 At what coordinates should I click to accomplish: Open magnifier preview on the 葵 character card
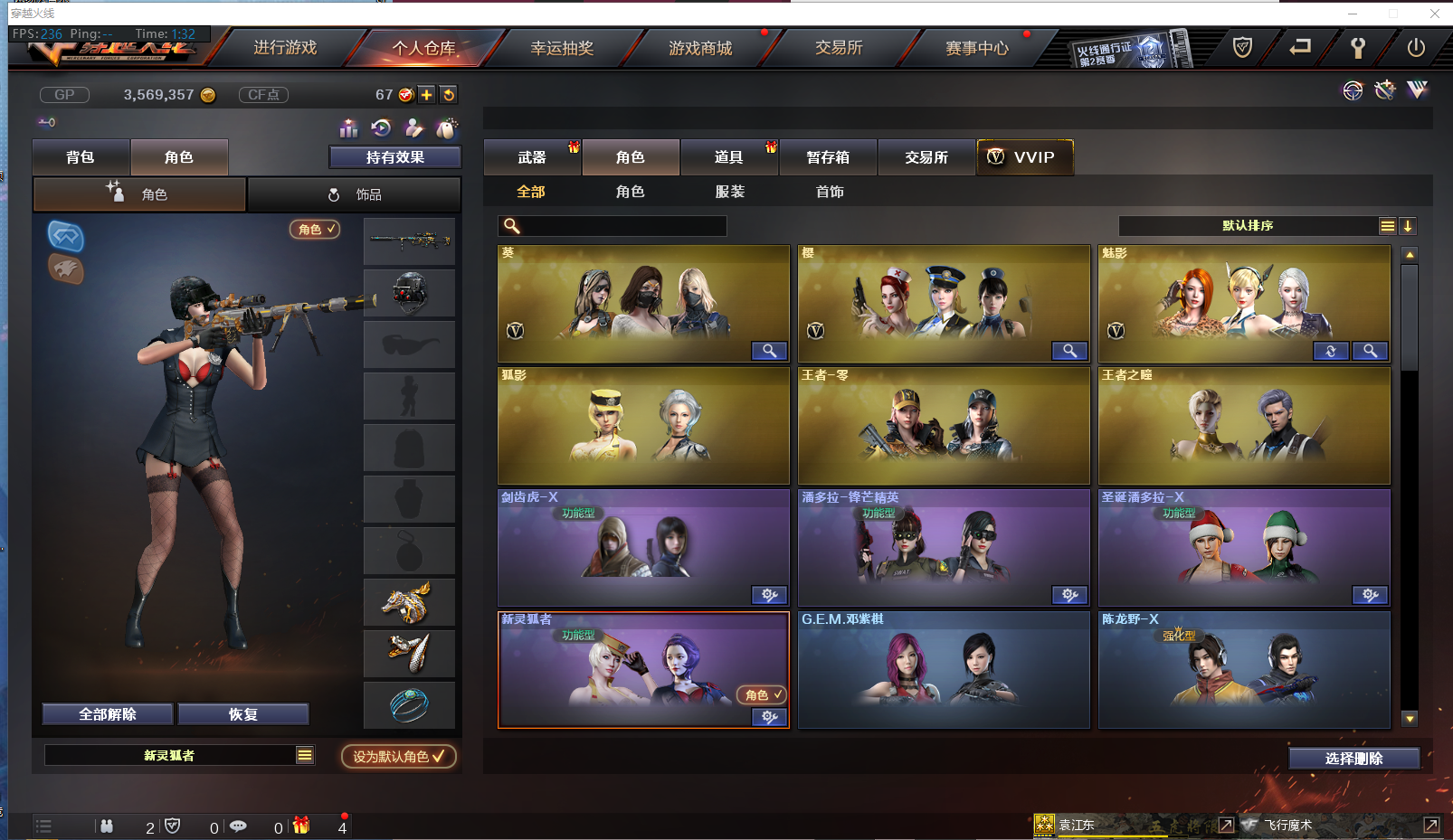point(769,351)
